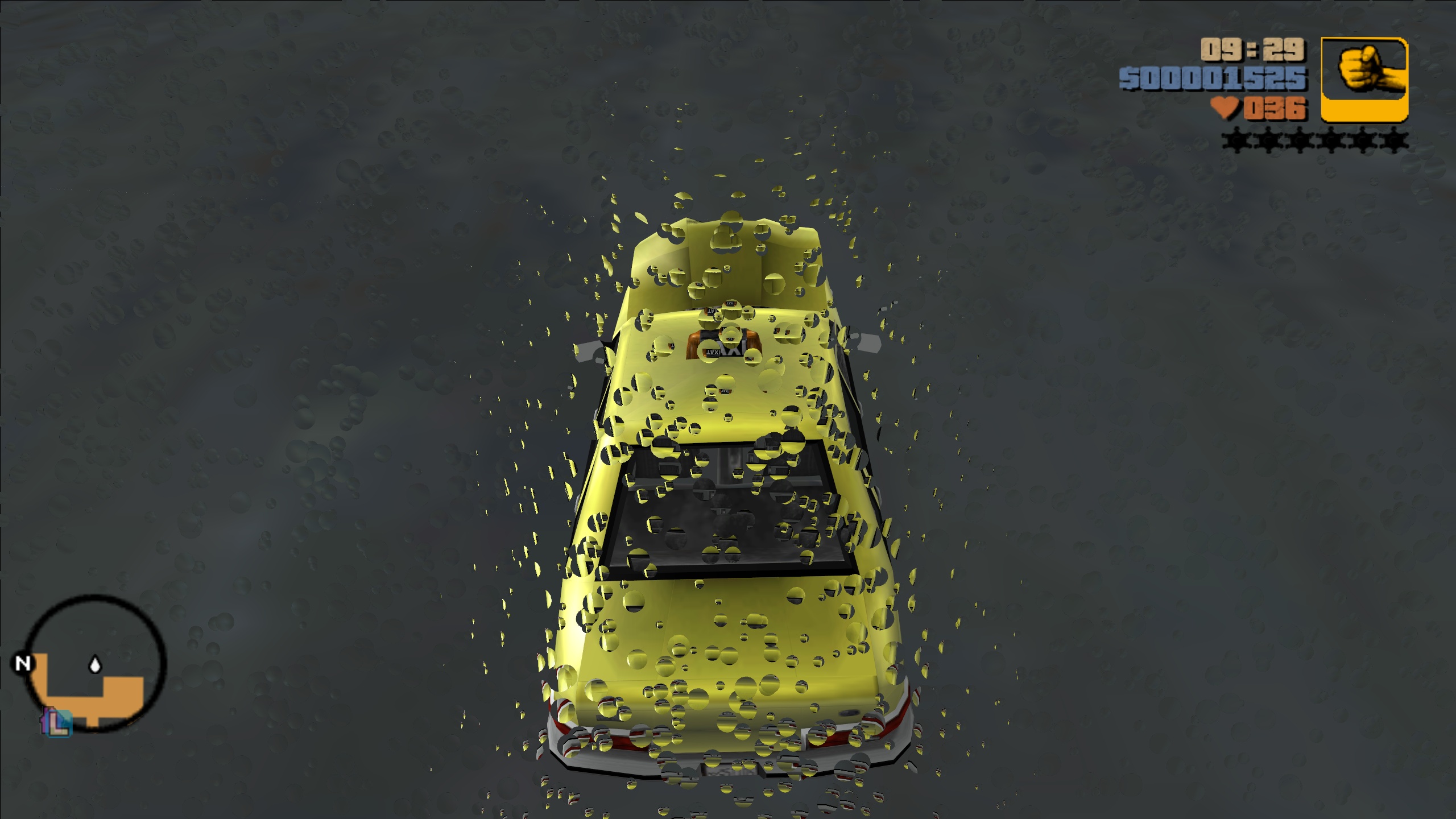Click the L mission marker on radar

coord(57,723)
